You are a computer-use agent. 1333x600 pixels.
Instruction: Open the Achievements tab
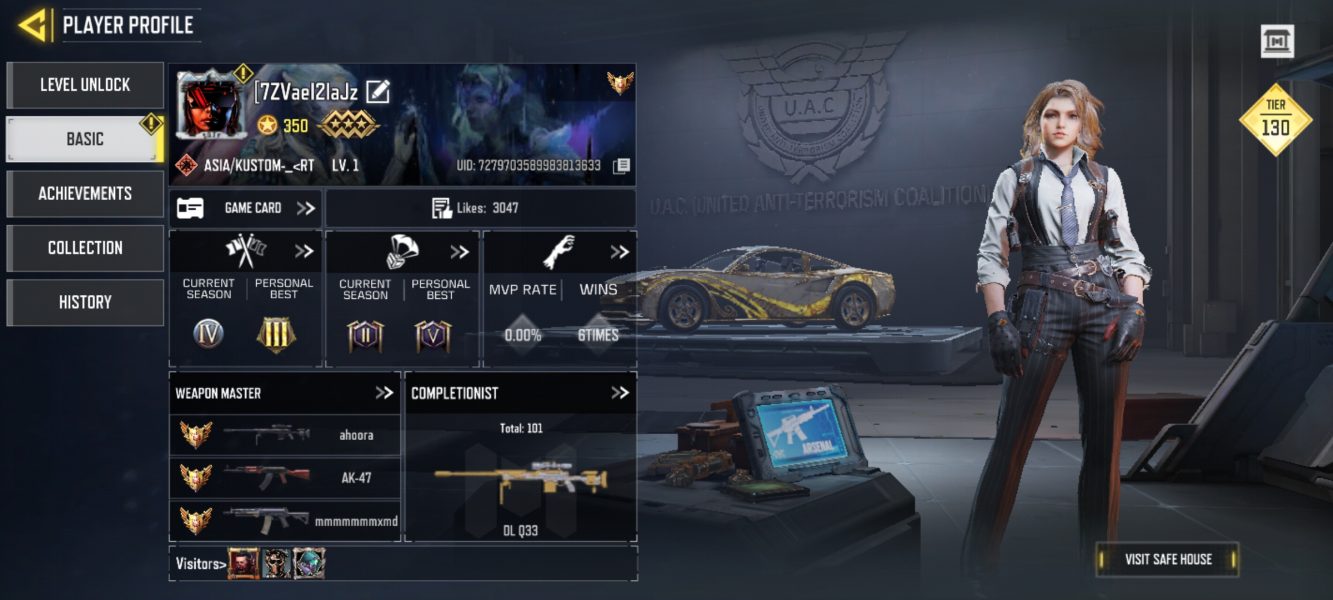tap(85, 193)
